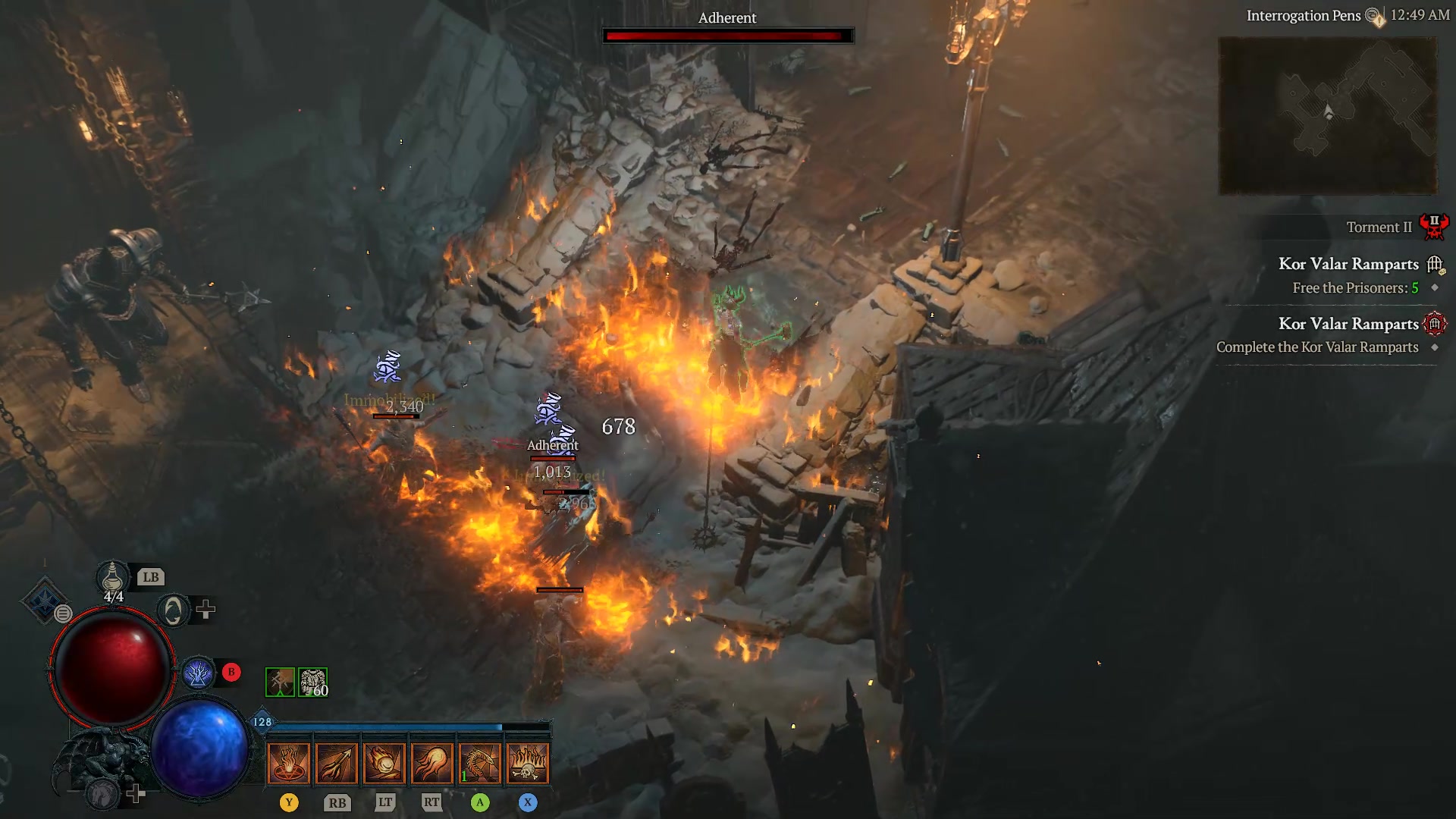The width and height of the screenshot is (1456, 819).
Task: Click the Fire Bolt skill icon next to RB
Action: 337,764
